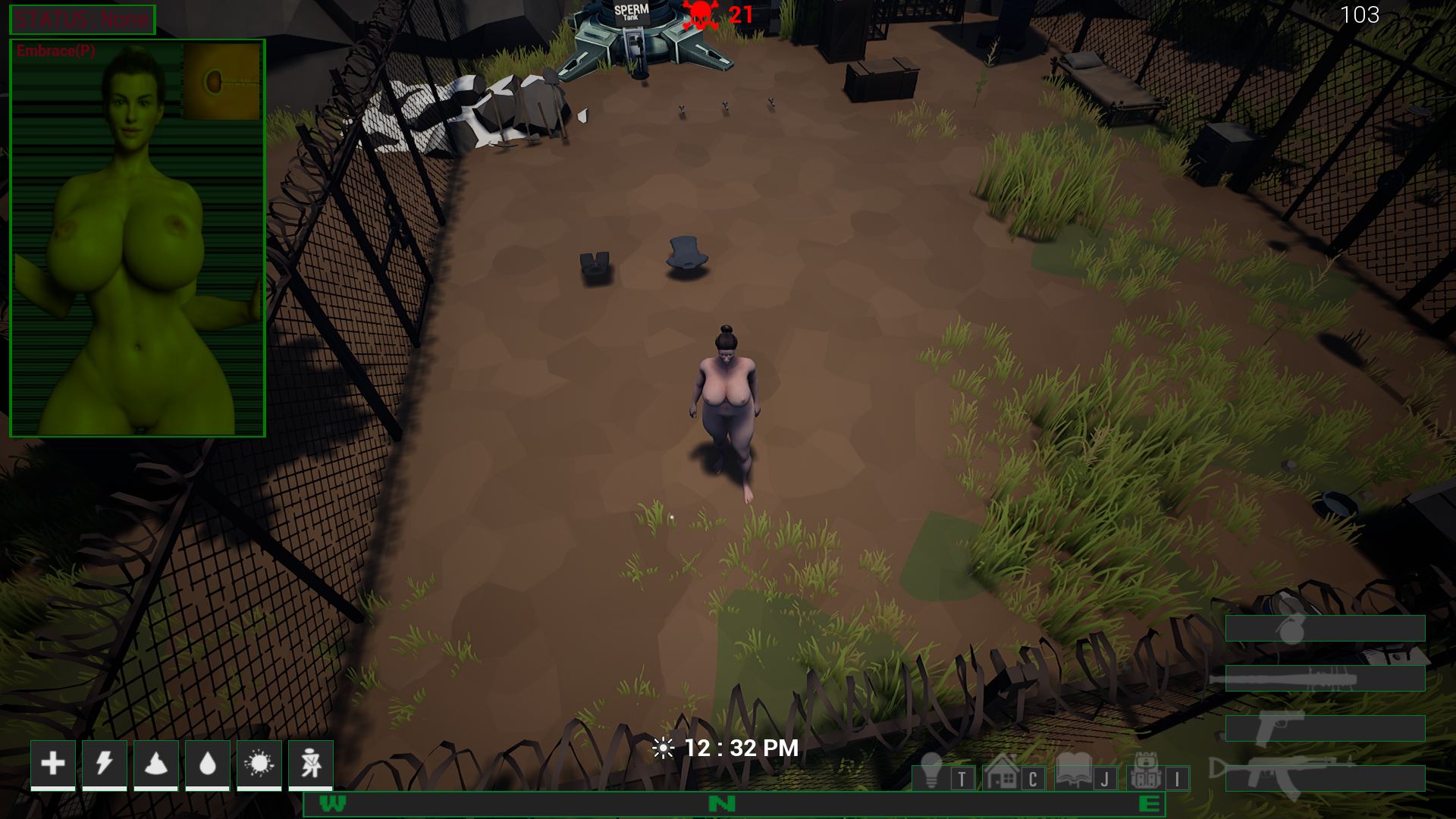Click the health plus status icon
1456x819 pixels.
[x=53, y=764]
